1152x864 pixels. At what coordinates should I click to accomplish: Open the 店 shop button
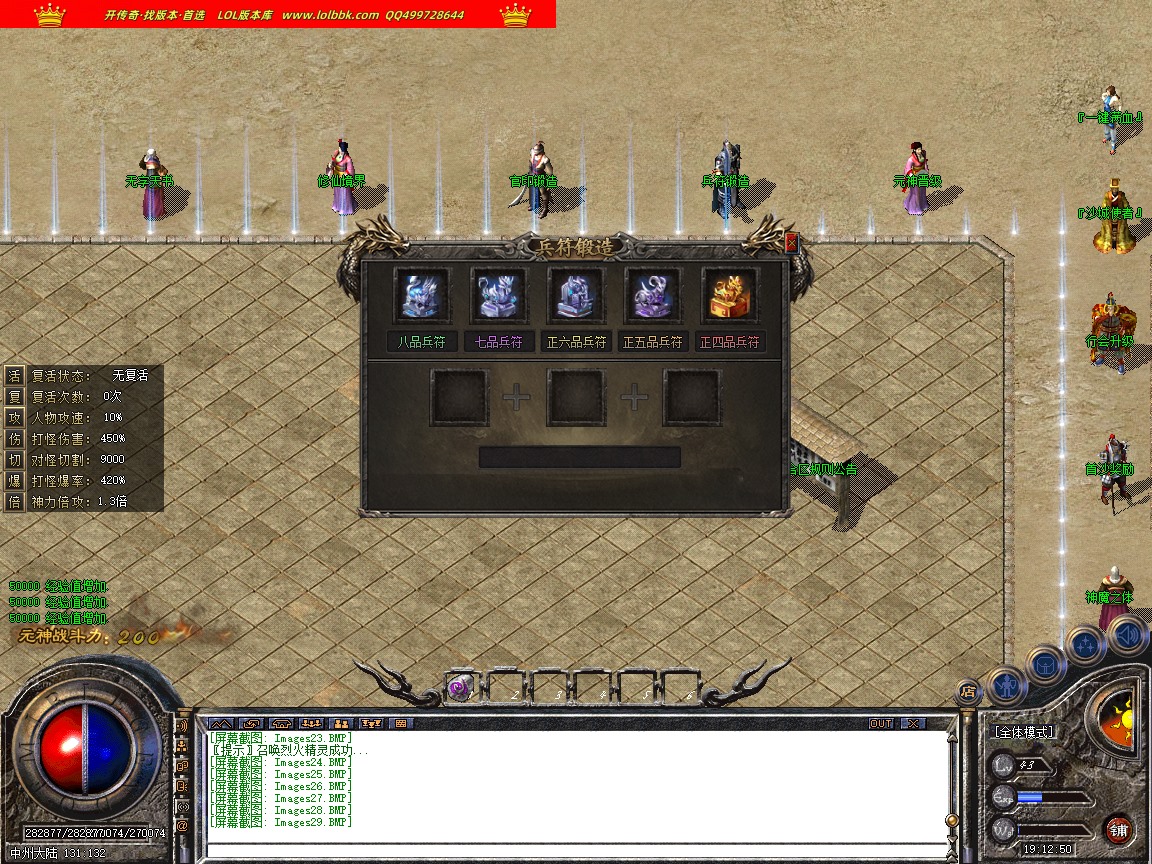pos(967,690)
